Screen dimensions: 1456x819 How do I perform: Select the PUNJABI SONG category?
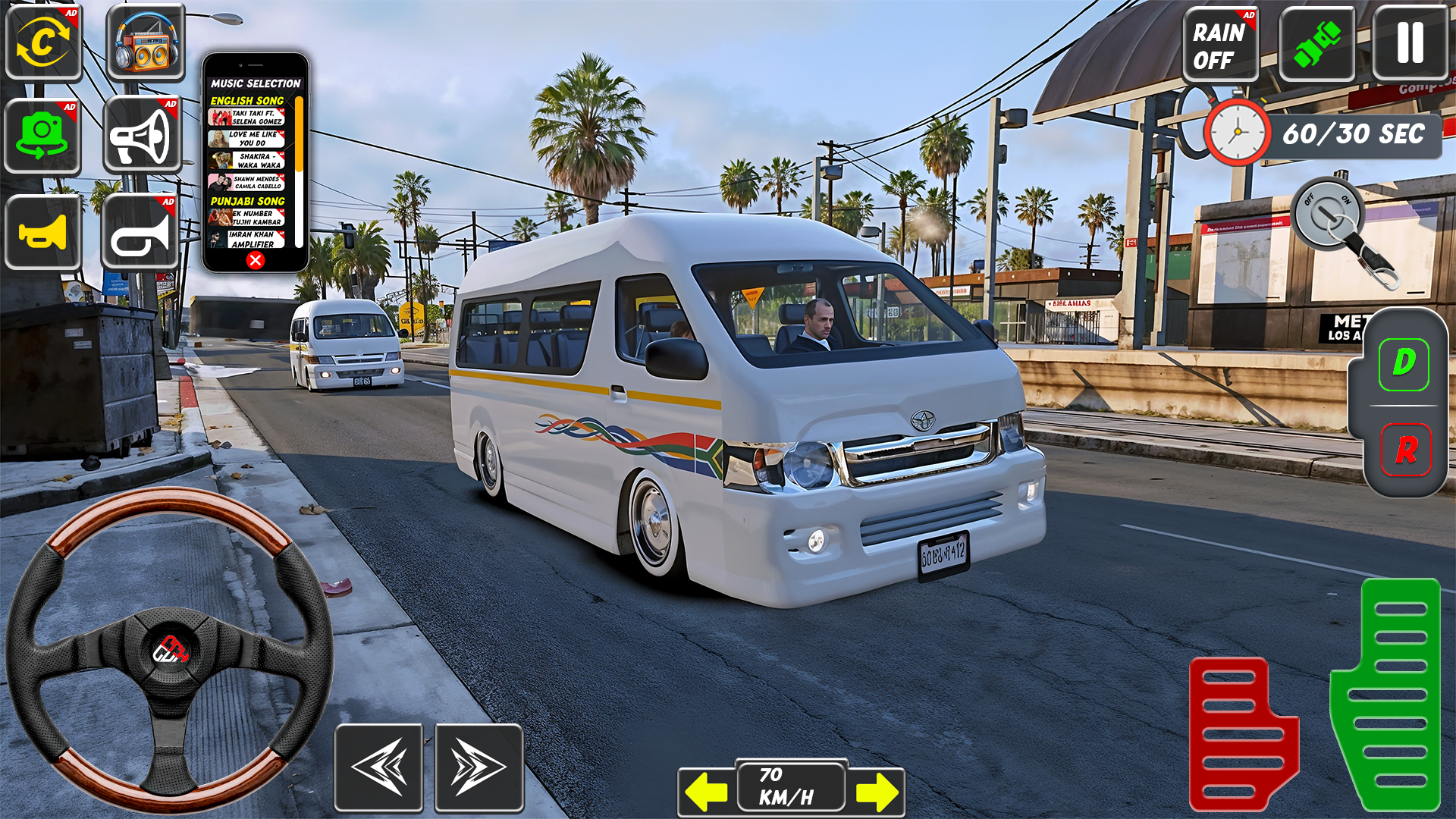pyautogui.click(x=248, y=200)
